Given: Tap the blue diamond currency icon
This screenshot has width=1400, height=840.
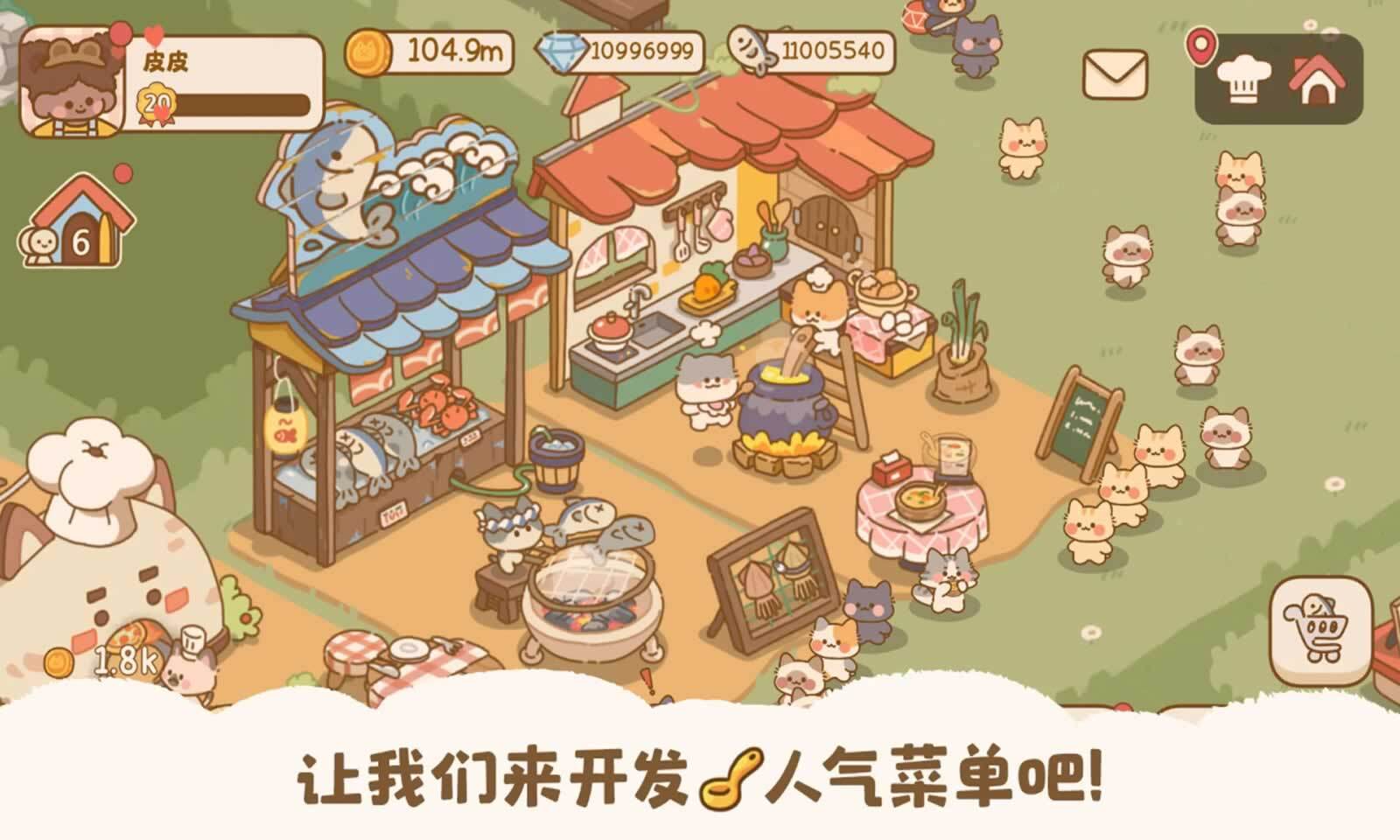Looking at the screenshot, I should pyautogui.click(x=565, y=54).
